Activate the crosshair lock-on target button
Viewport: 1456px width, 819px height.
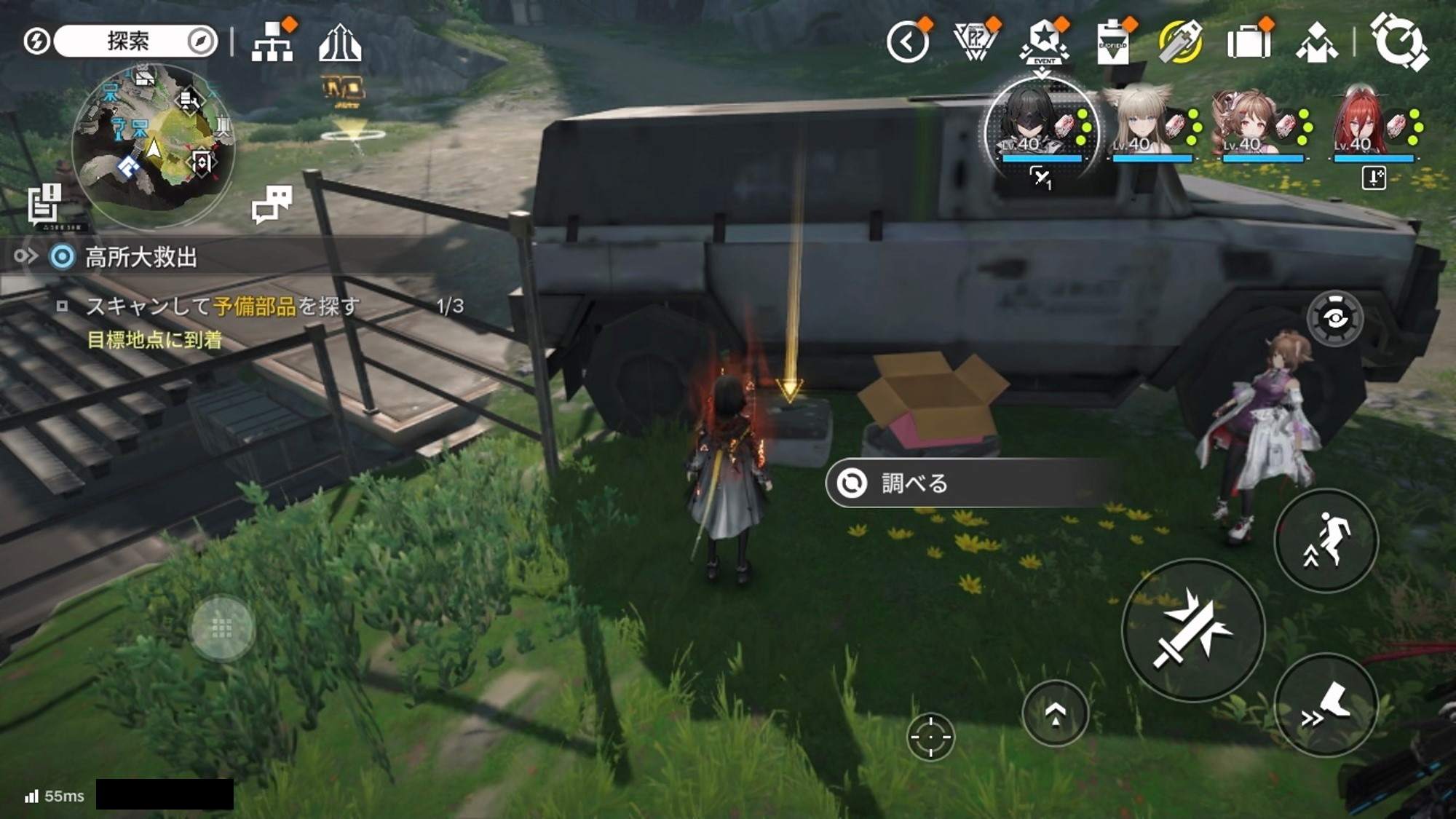[930, 737]
